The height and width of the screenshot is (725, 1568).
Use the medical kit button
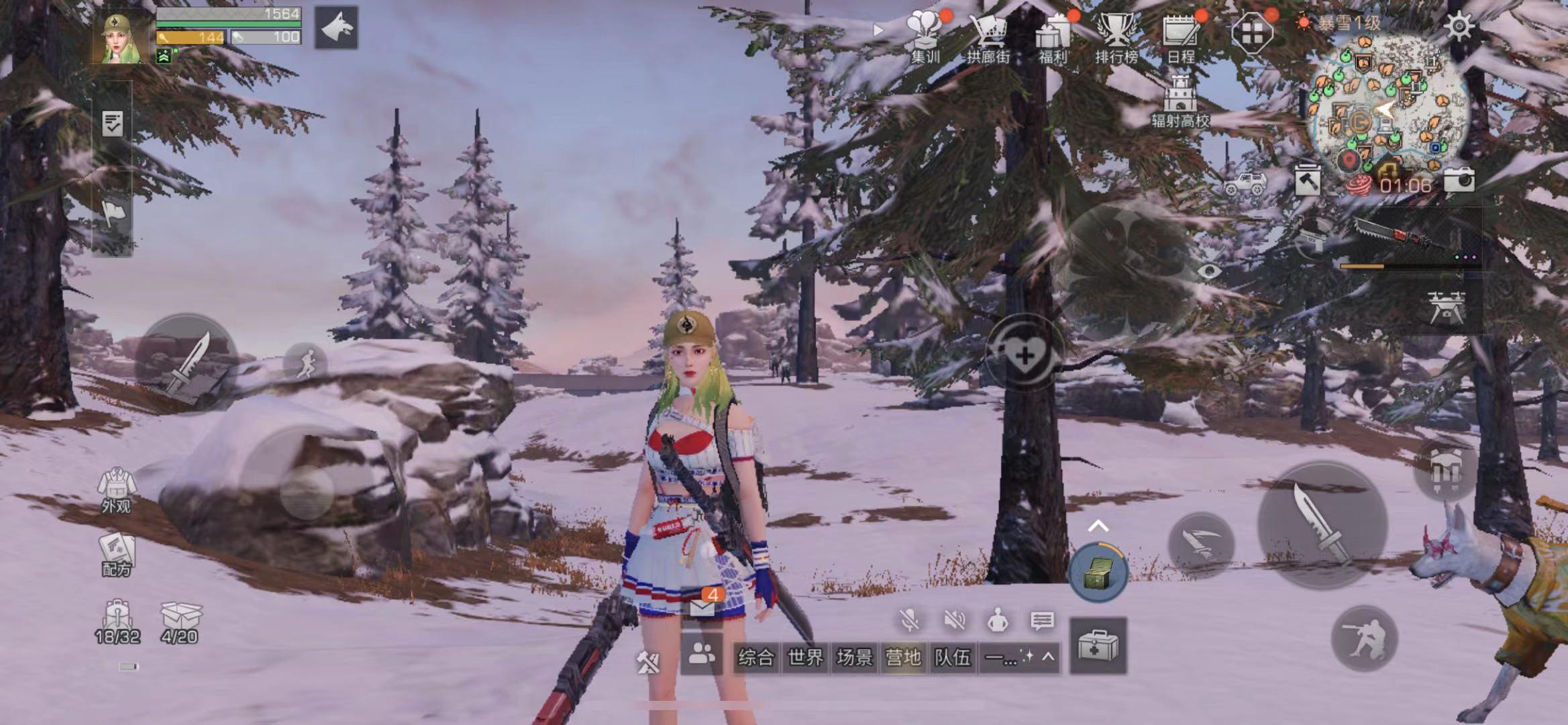point(1098,646)
